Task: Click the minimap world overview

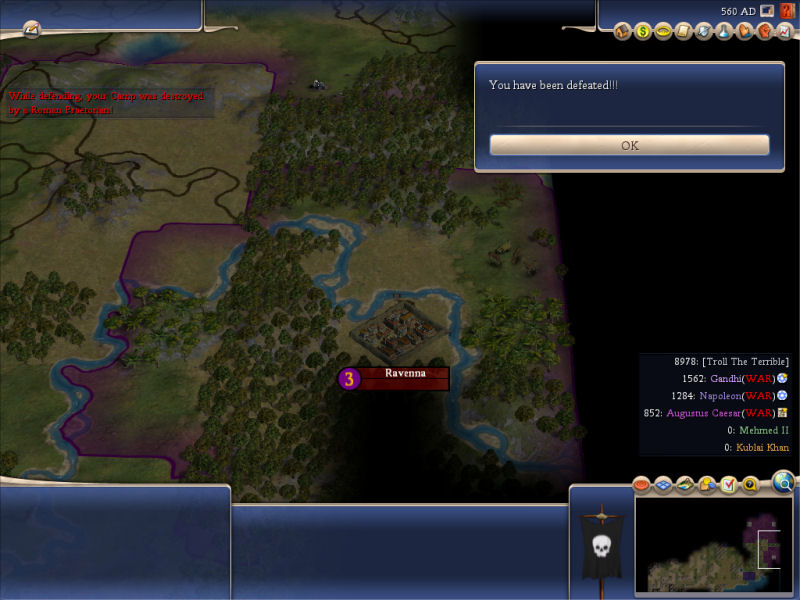Action: pyautogui.click(x=714, y=545)
